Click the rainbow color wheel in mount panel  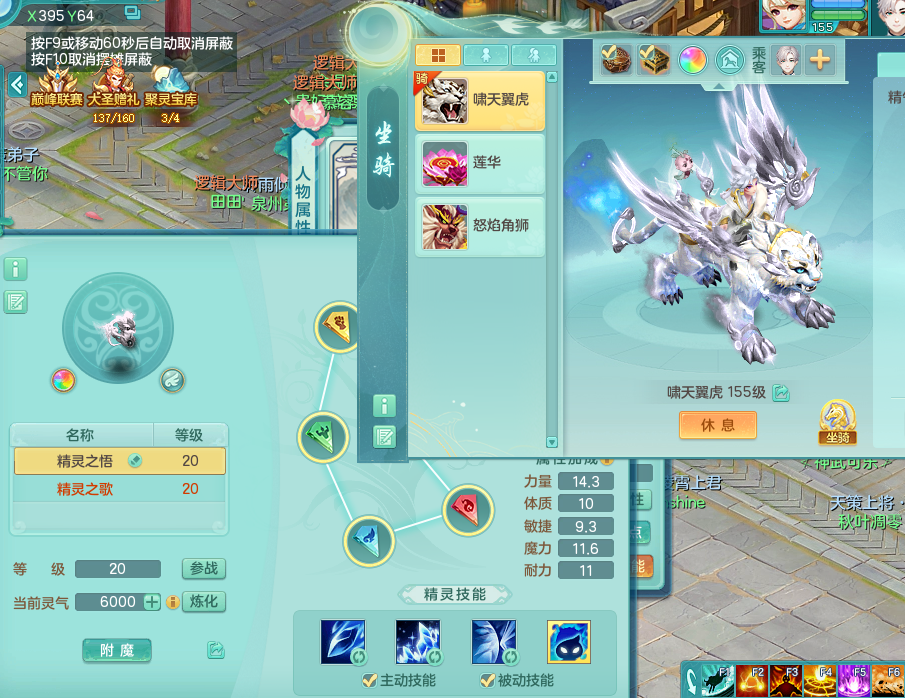point(692,60)
